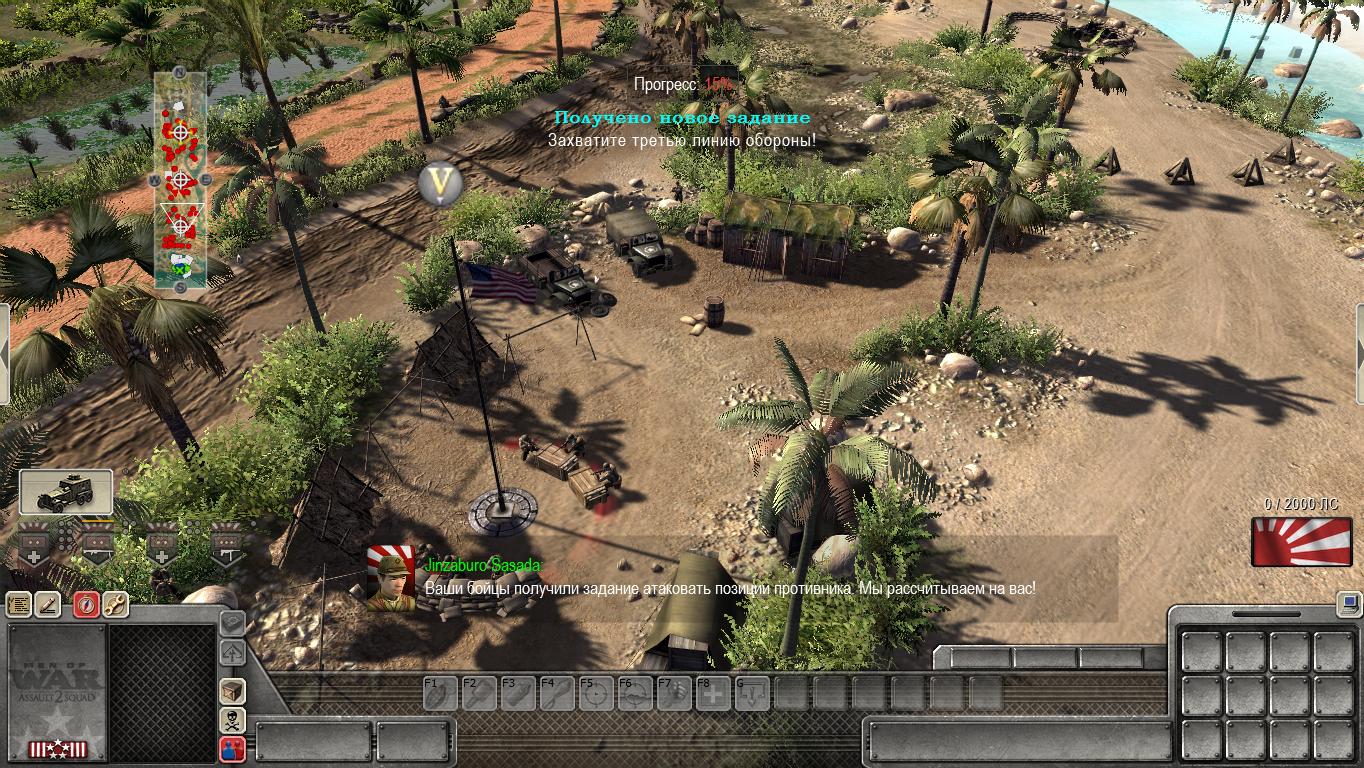Image resolution: width=1364 pixels, height=768 pixels.
Task: Open the wooden crate inventory button
Action: [x=232, y=691]
